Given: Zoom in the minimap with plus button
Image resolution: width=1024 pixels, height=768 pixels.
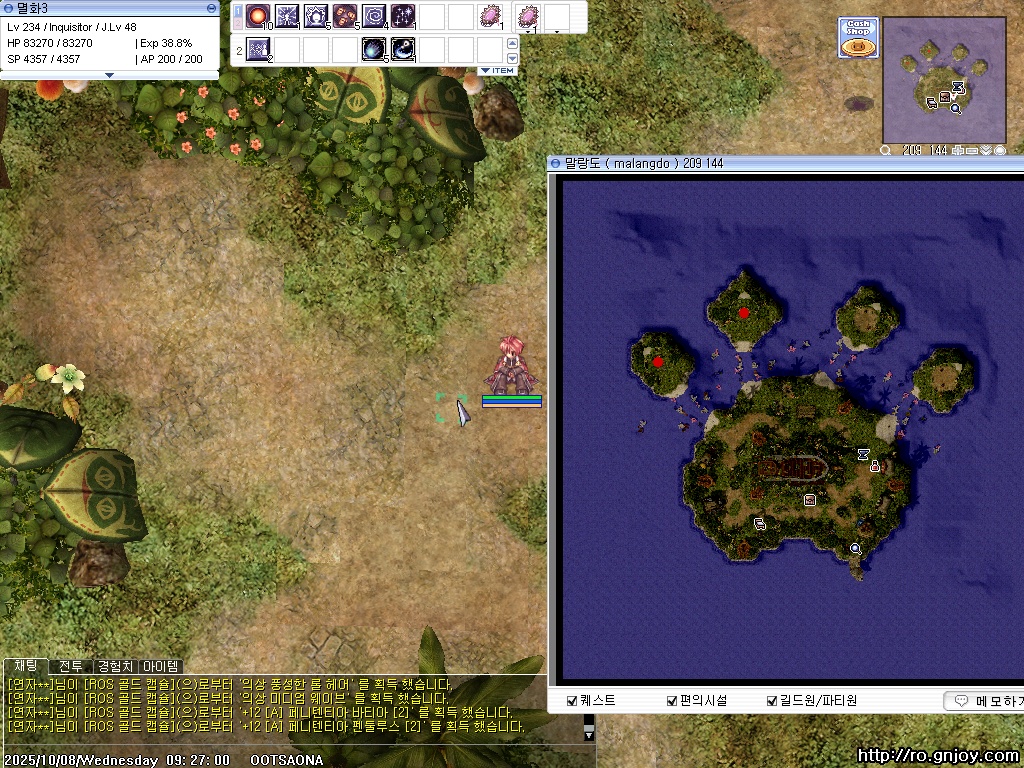Looking at the screenshot, I should [x=957, y=150].
